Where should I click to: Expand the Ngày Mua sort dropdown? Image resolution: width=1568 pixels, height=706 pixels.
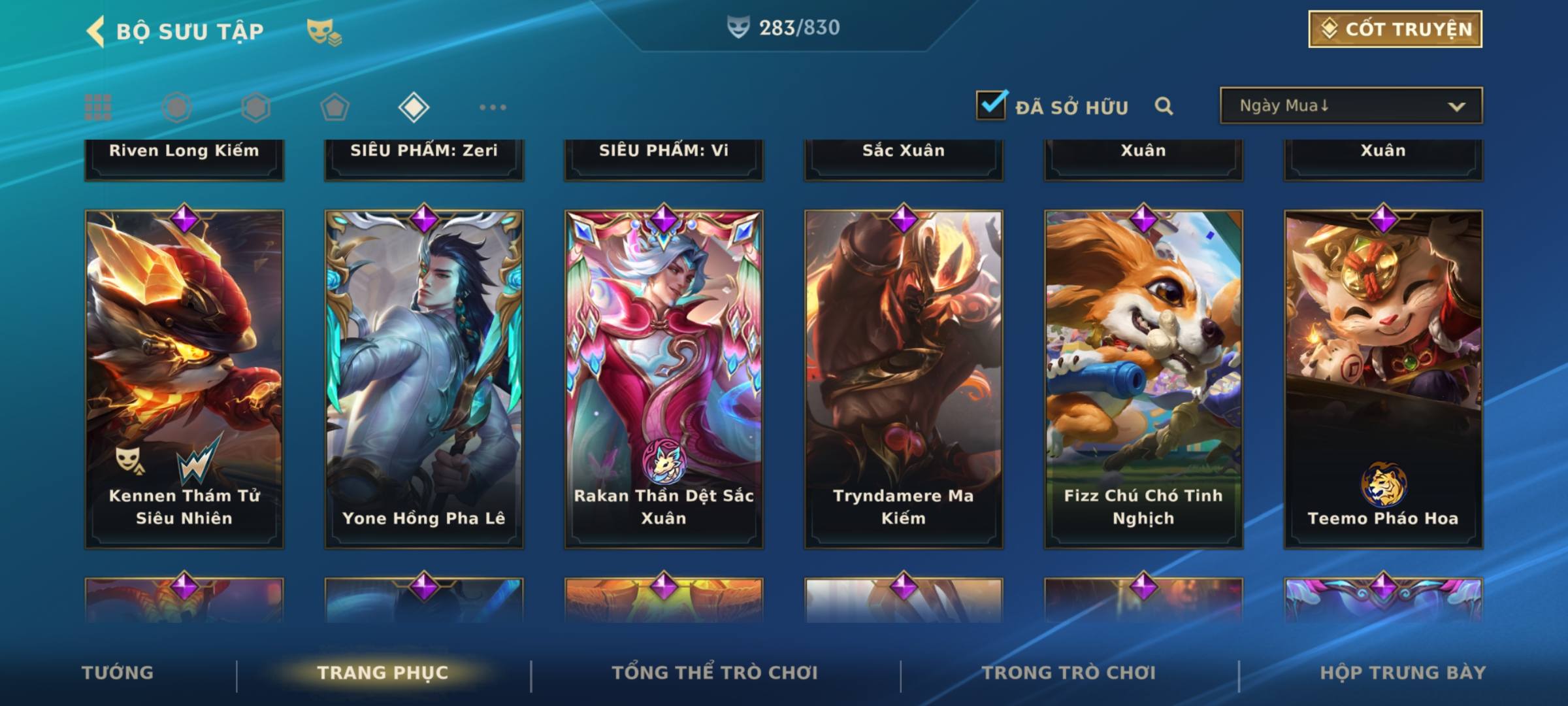pyautogui.click(x=1350, y=106)
